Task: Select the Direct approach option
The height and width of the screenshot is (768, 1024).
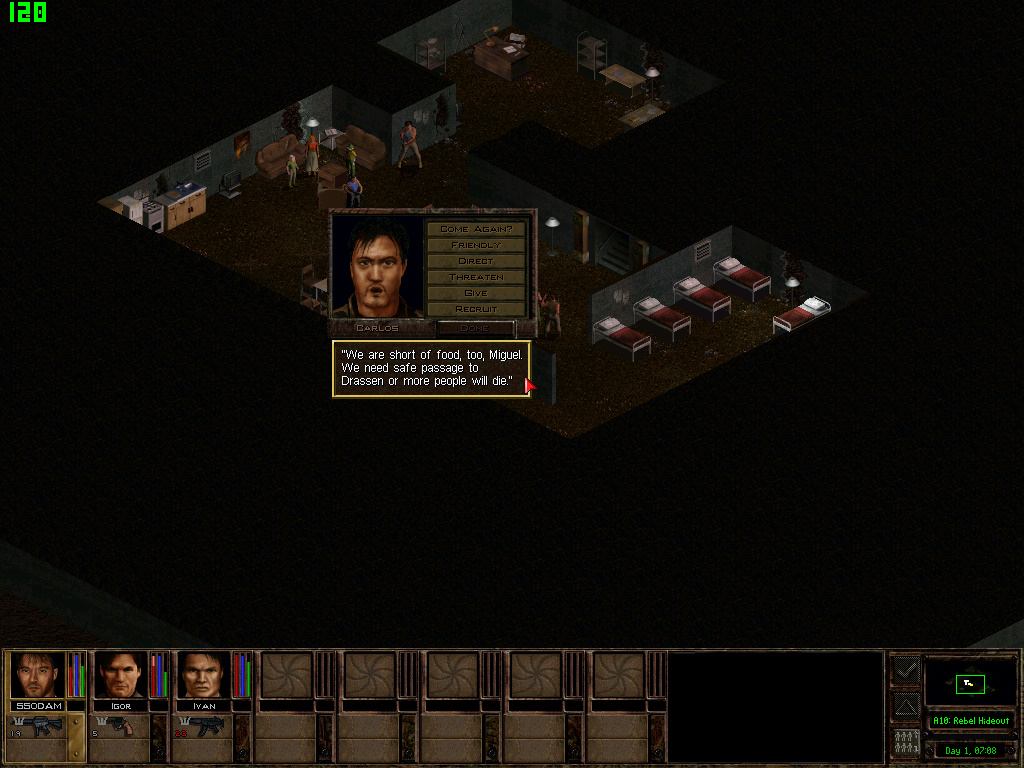Action: point(476,261)
